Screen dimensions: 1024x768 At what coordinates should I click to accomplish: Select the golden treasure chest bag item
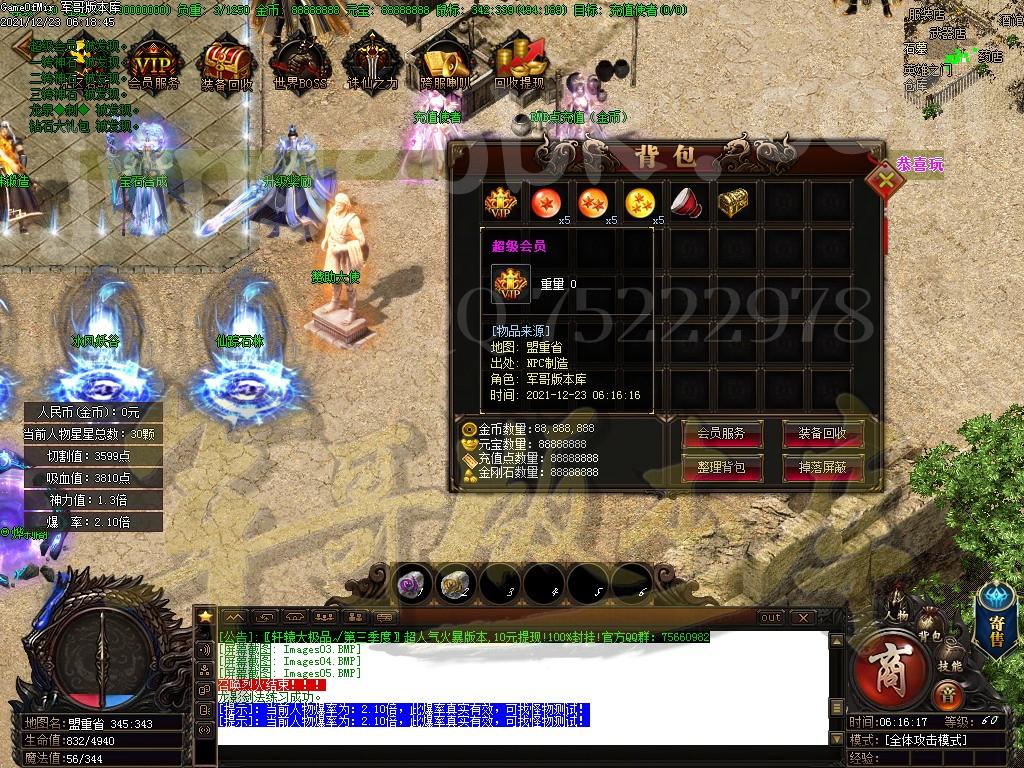(733, 203)
